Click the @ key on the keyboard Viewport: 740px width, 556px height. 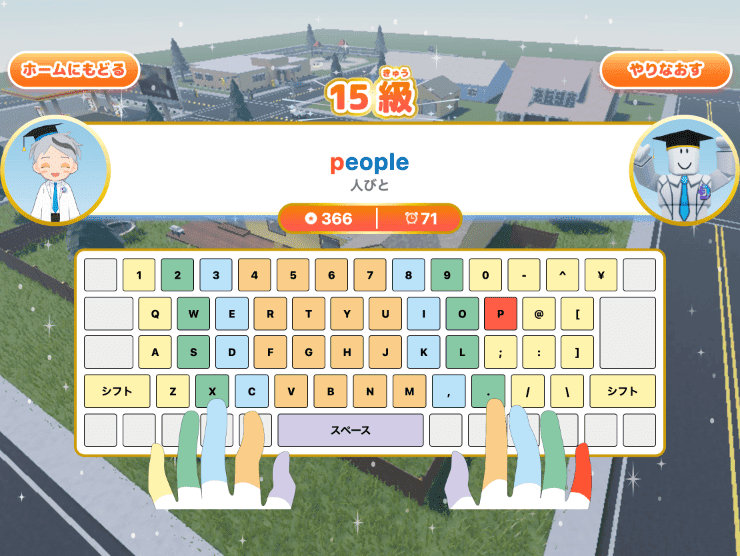tap(539, 313)
